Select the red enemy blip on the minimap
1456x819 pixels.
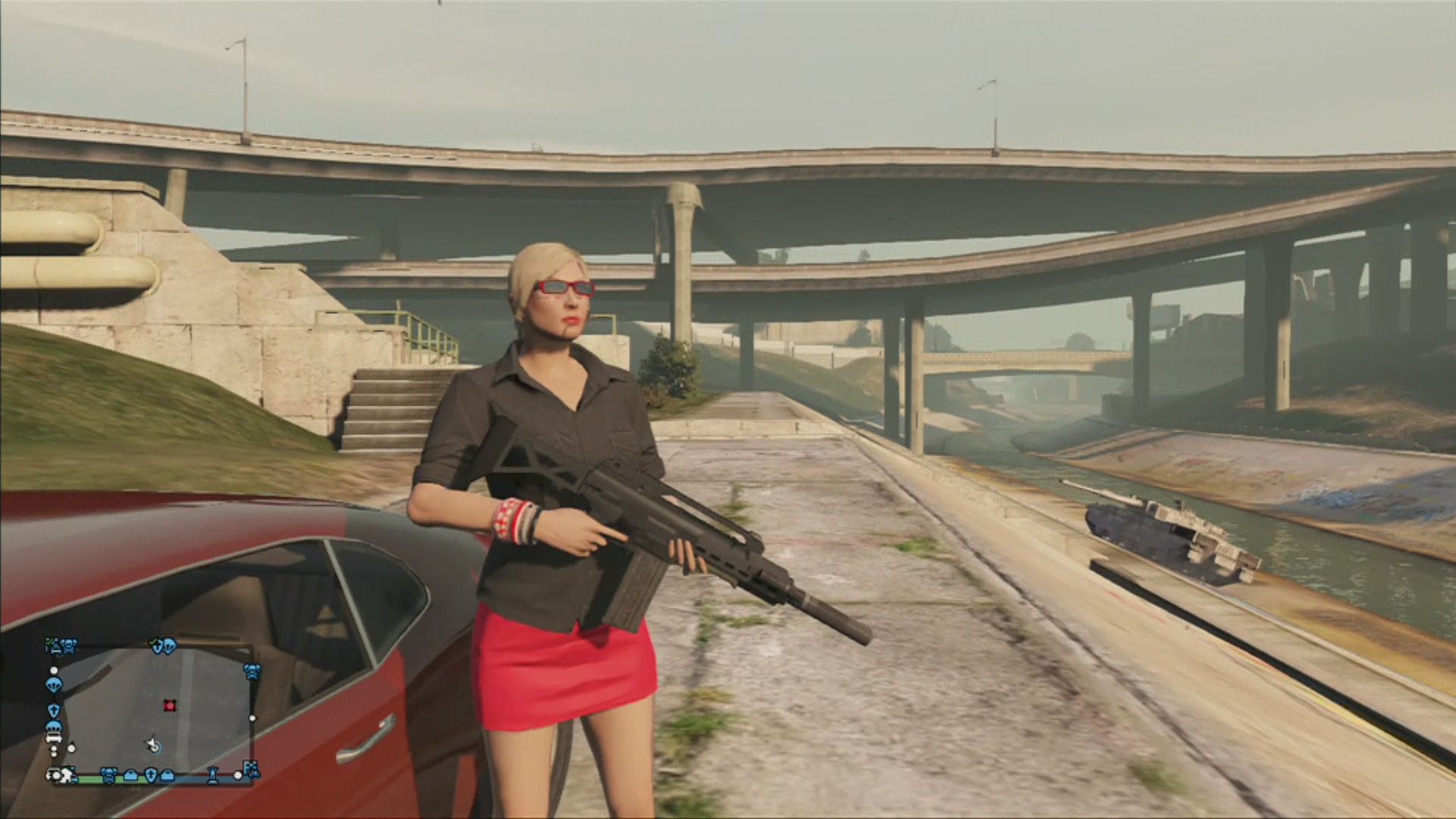coord(169,705)
